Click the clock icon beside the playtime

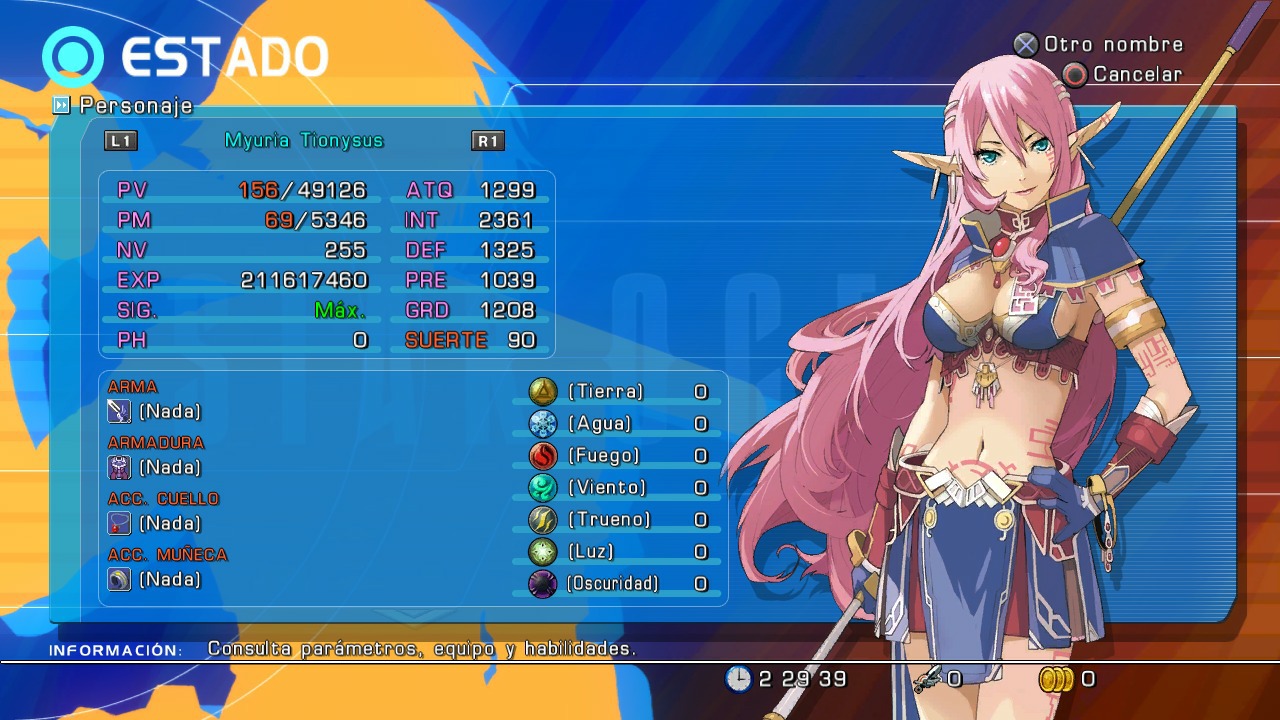740,678
